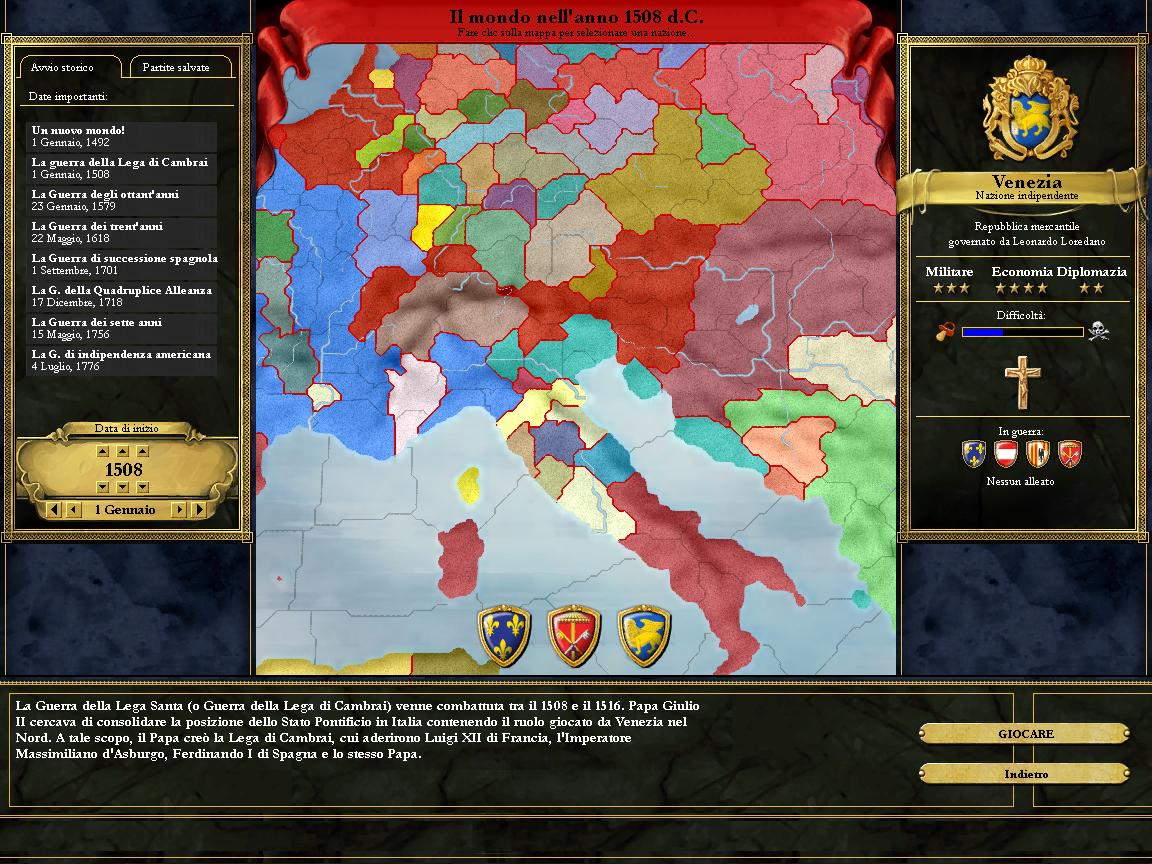Choose the Papal States crossed keys shield below map
Viewport: 1152px width, 864px height.
(x=574, y=635)
